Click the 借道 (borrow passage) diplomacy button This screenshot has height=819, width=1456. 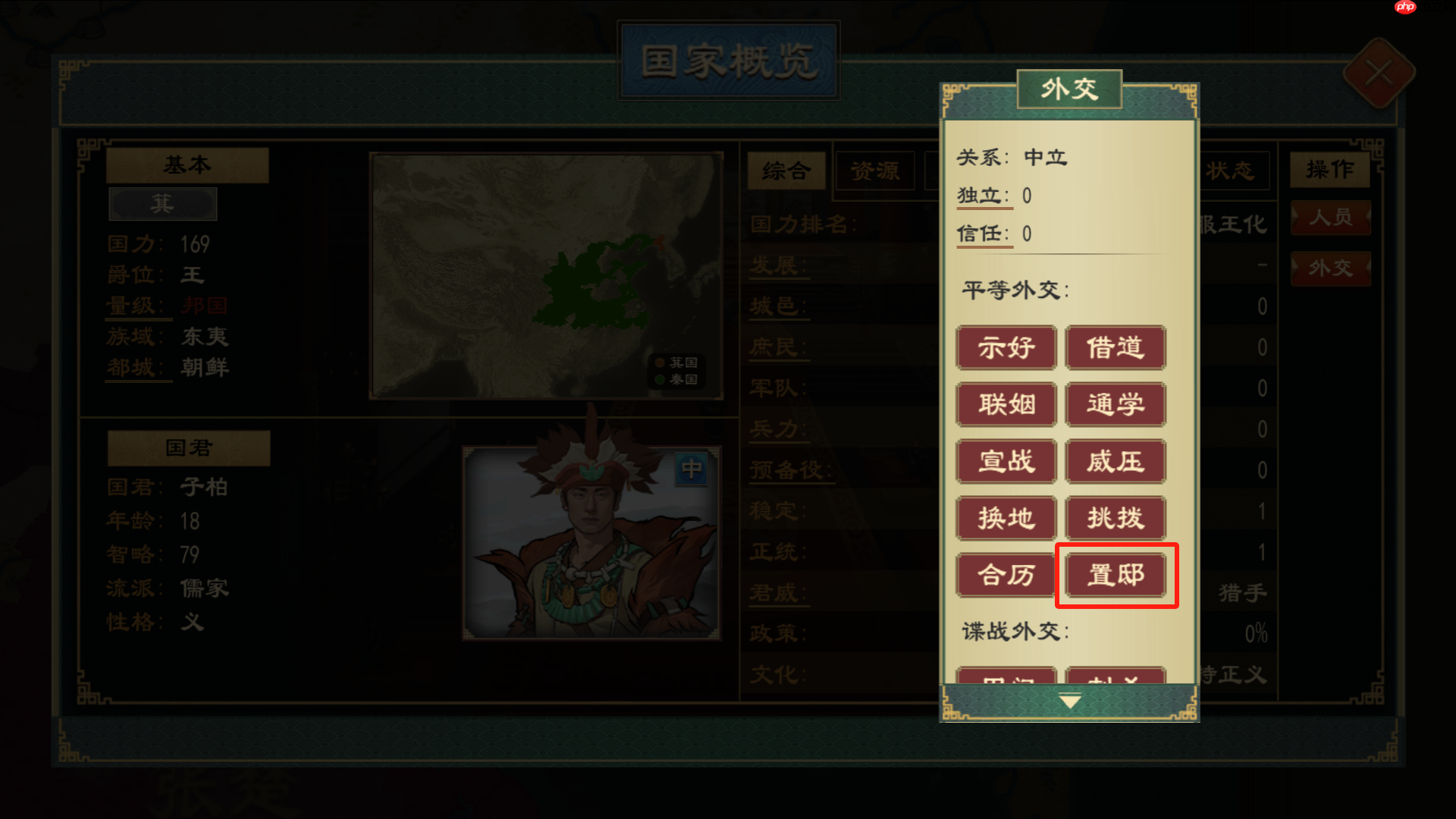click(1115, 348)
